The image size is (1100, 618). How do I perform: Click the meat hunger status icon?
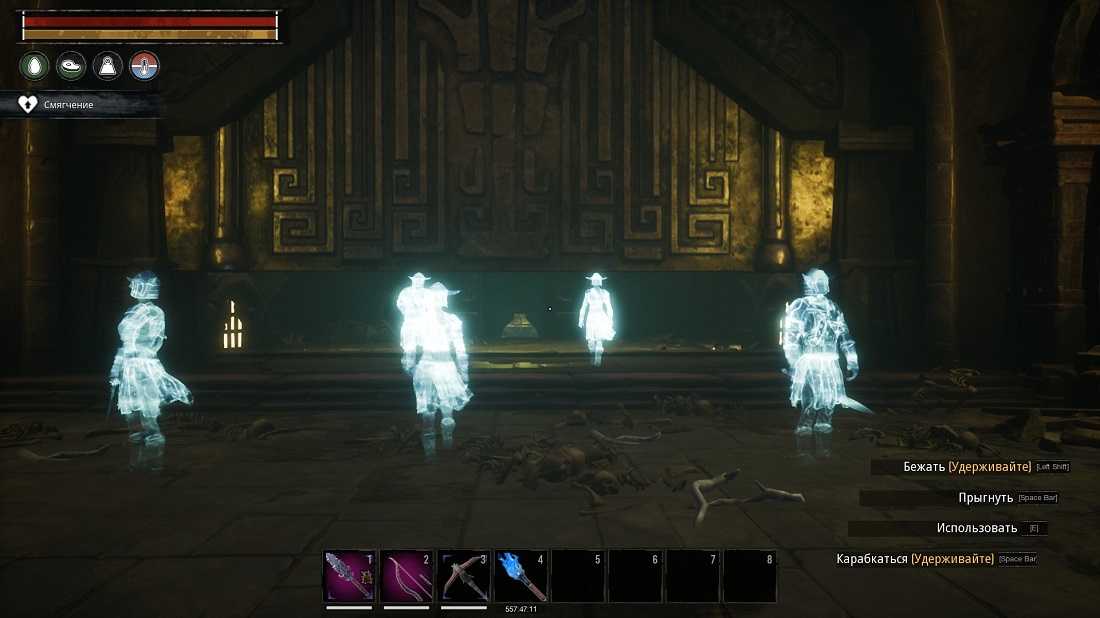(x=71, y=67)
